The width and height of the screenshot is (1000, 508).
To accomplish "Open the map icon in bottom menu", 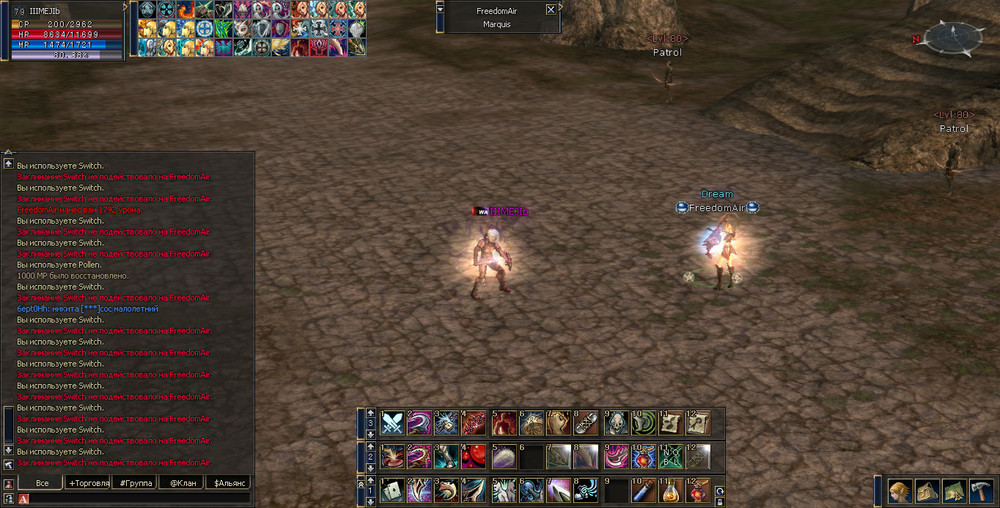I will point(953,491).
